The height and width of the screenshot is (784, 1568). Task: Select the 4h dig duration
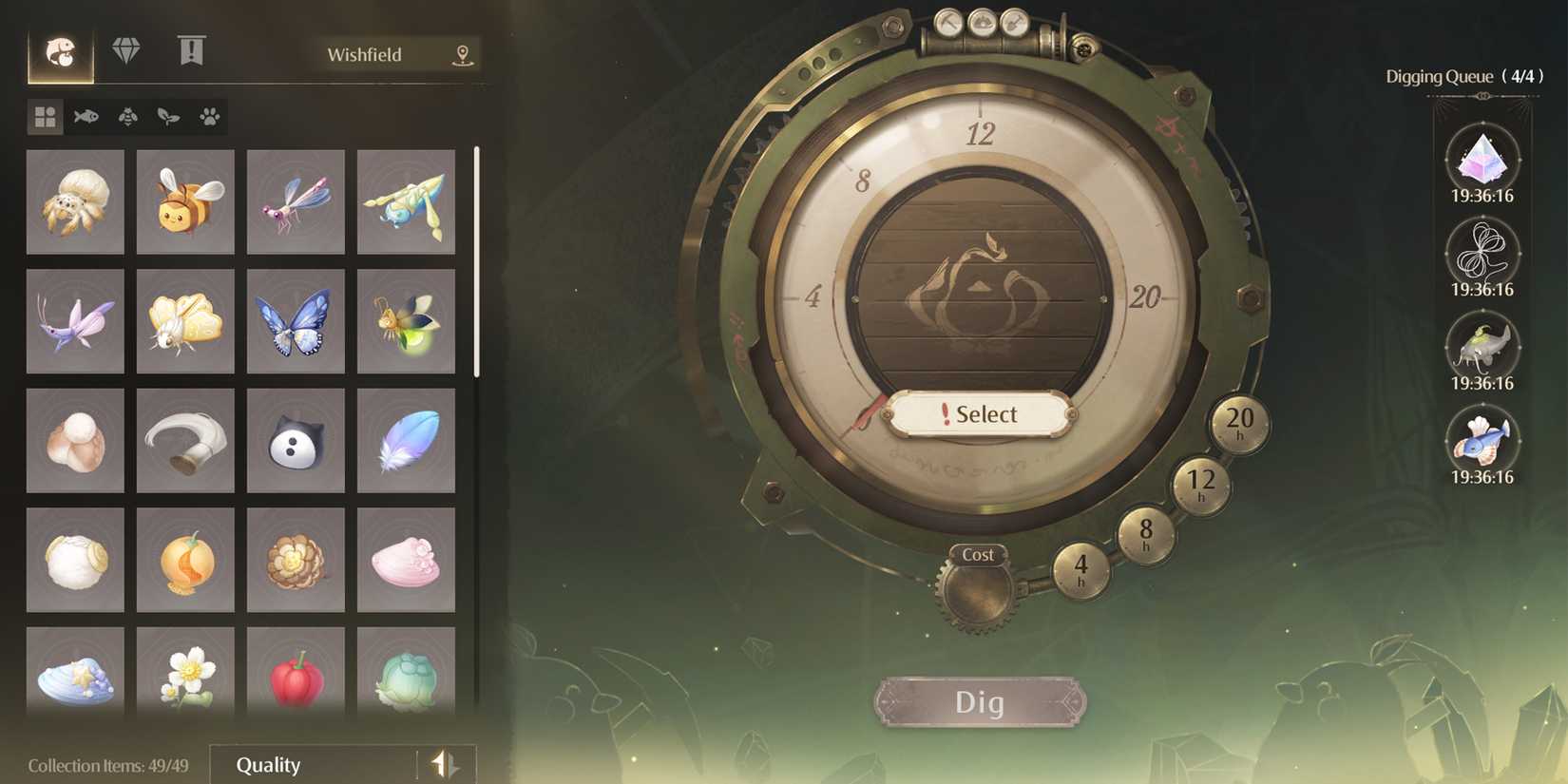click(x=1083, y=571)
